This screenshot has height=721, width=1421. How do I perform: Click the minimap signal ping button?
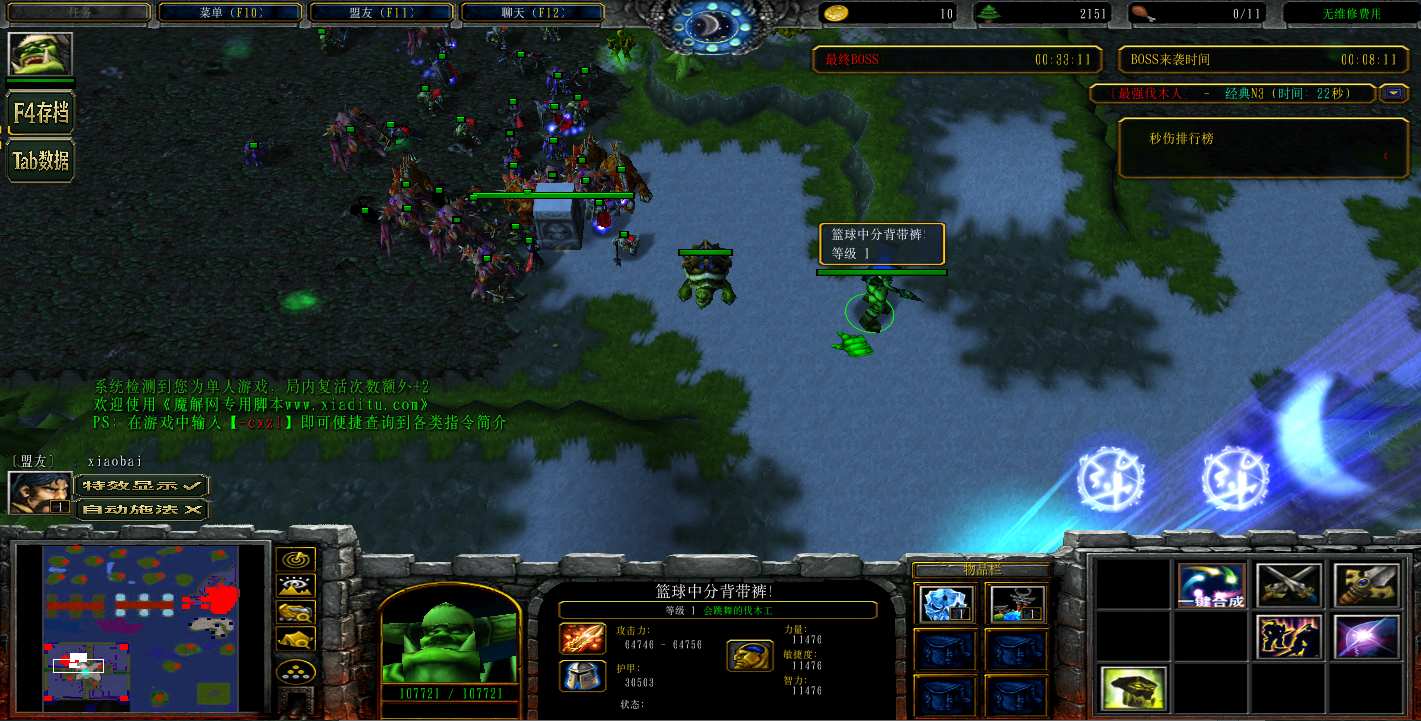click(298, 560)
